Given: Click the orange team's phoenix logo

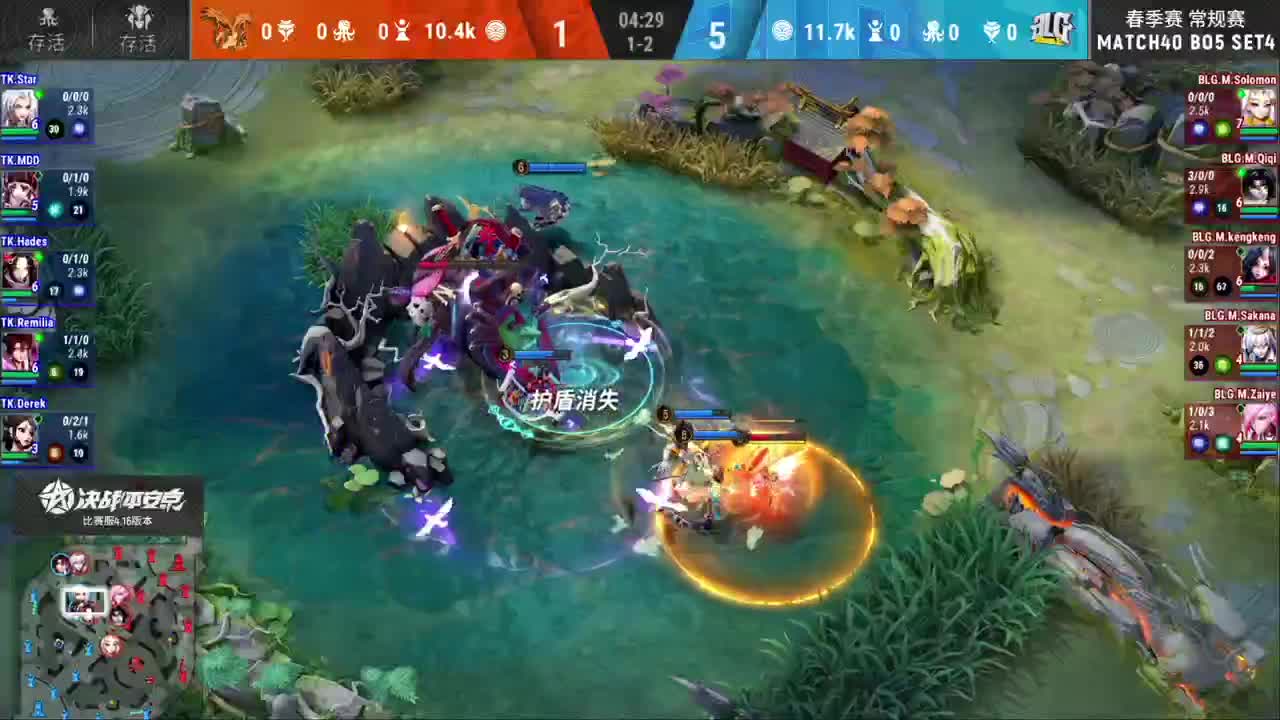Looking at the screenshot, I should tap(225, 30).
